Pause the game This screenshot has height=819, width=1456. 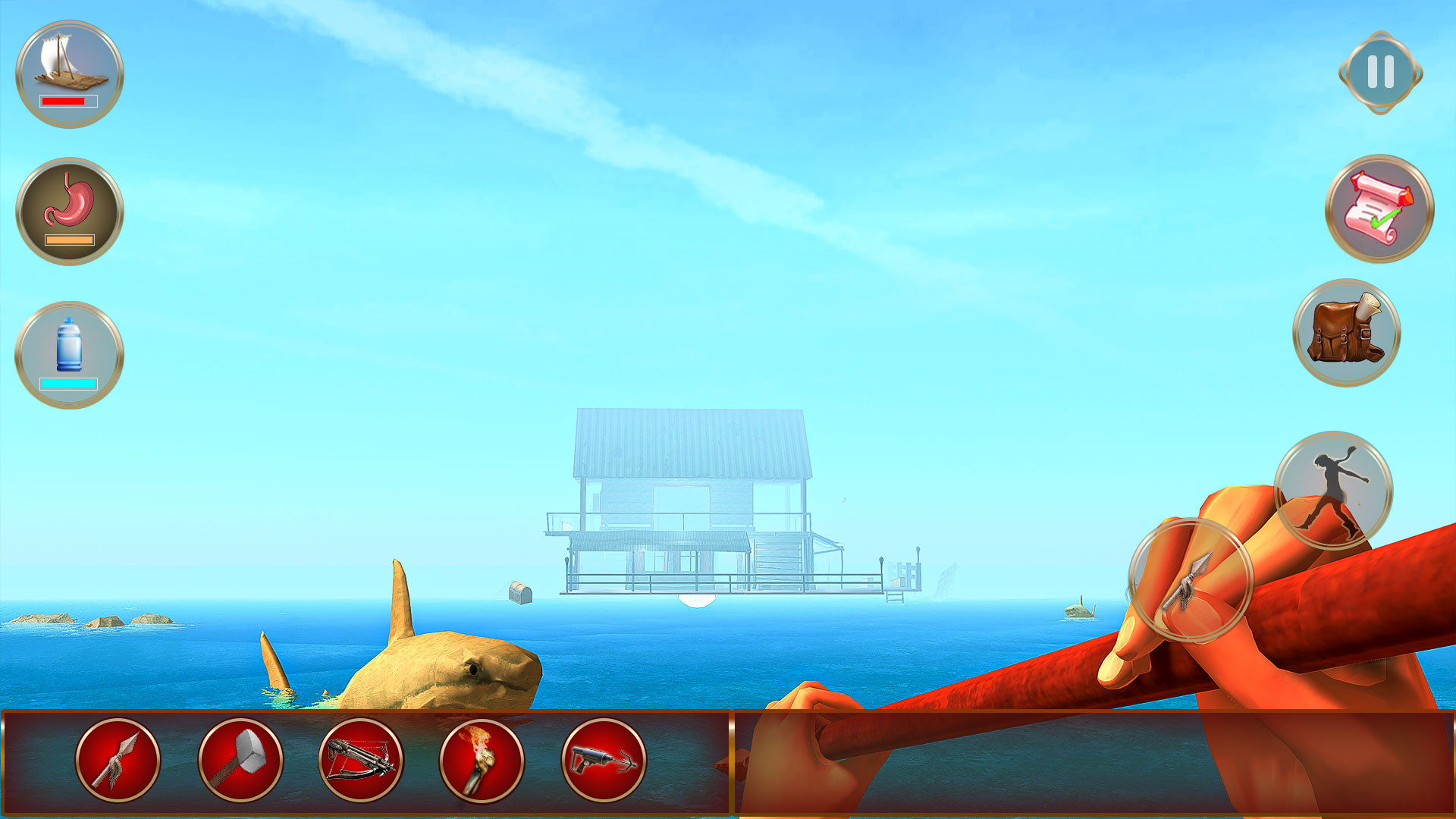click(x=1377, y=73)
